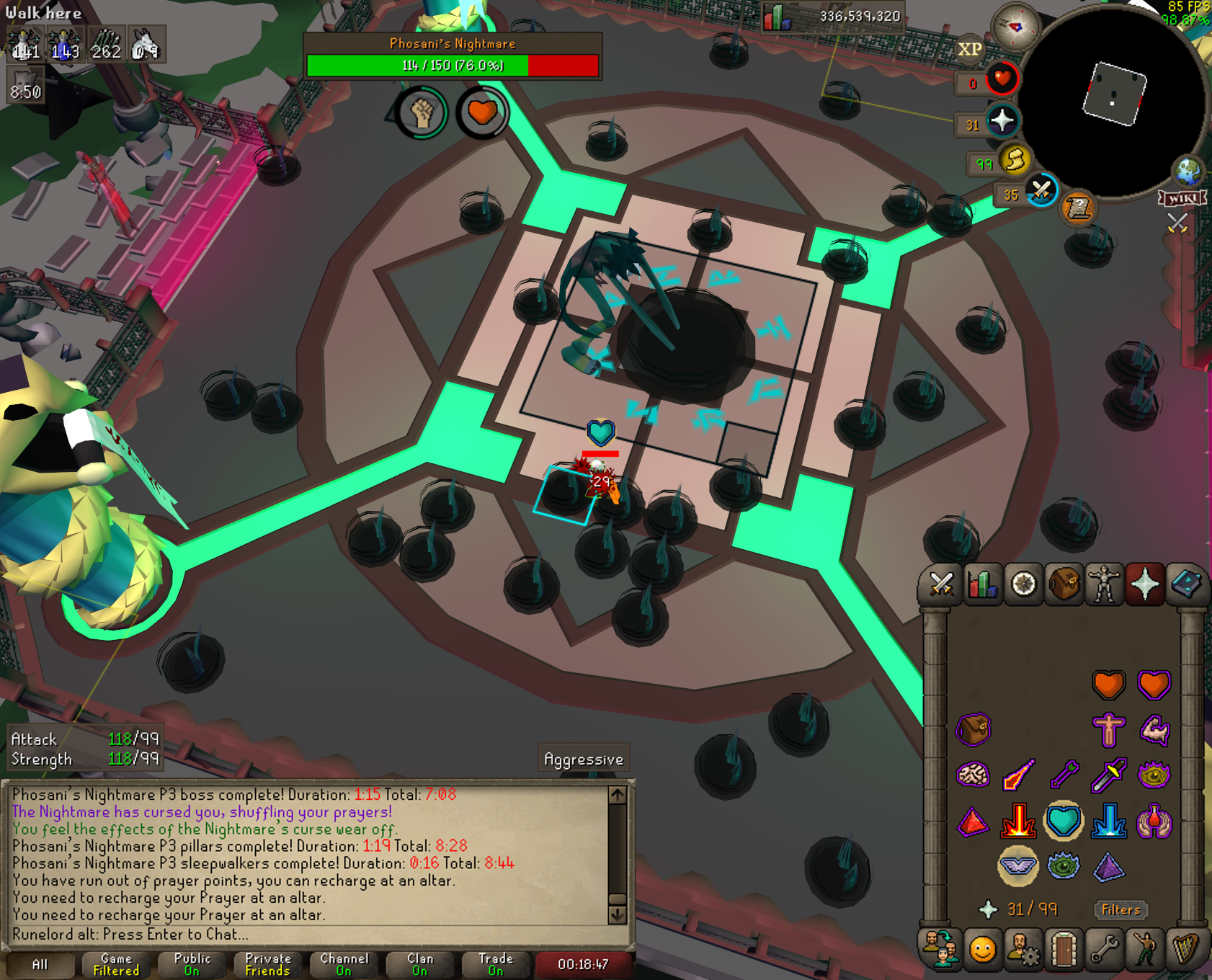Toggle the teal heart prayer in prayer book
This screenshot has height=980, width=1212.
coord(1064,821)
